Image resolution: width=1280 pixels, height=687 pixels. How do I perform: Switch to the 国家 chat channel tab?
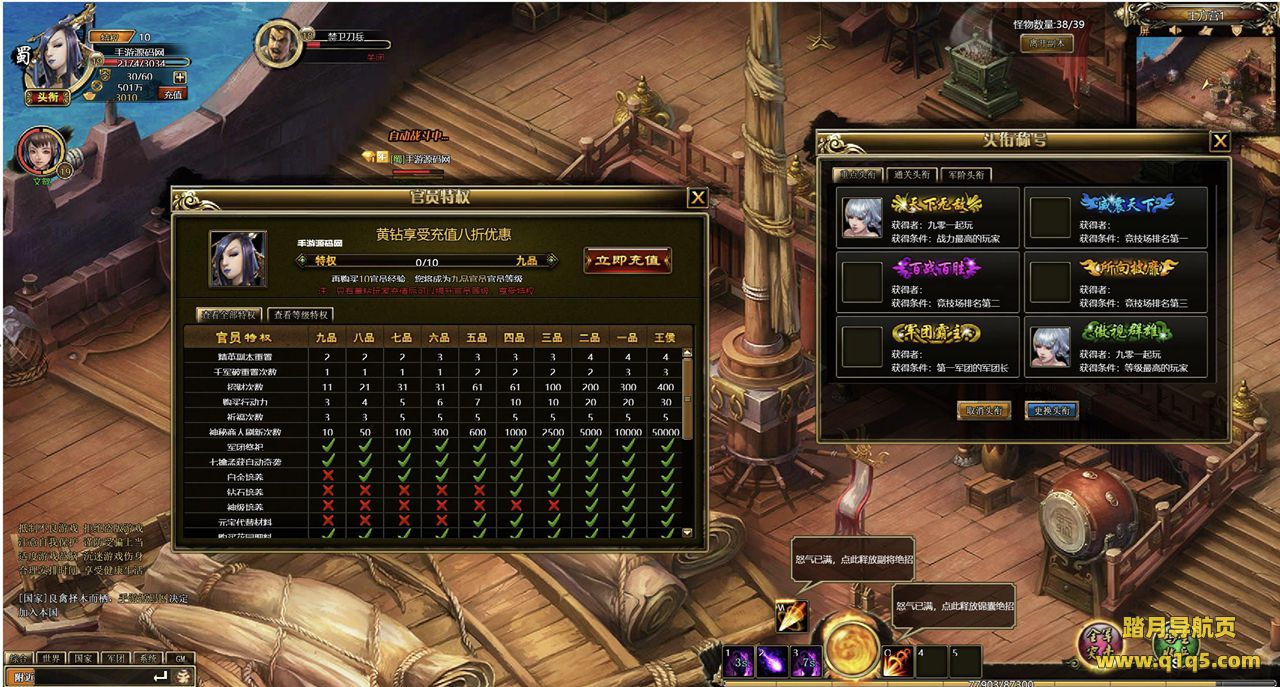coord(83,659)
